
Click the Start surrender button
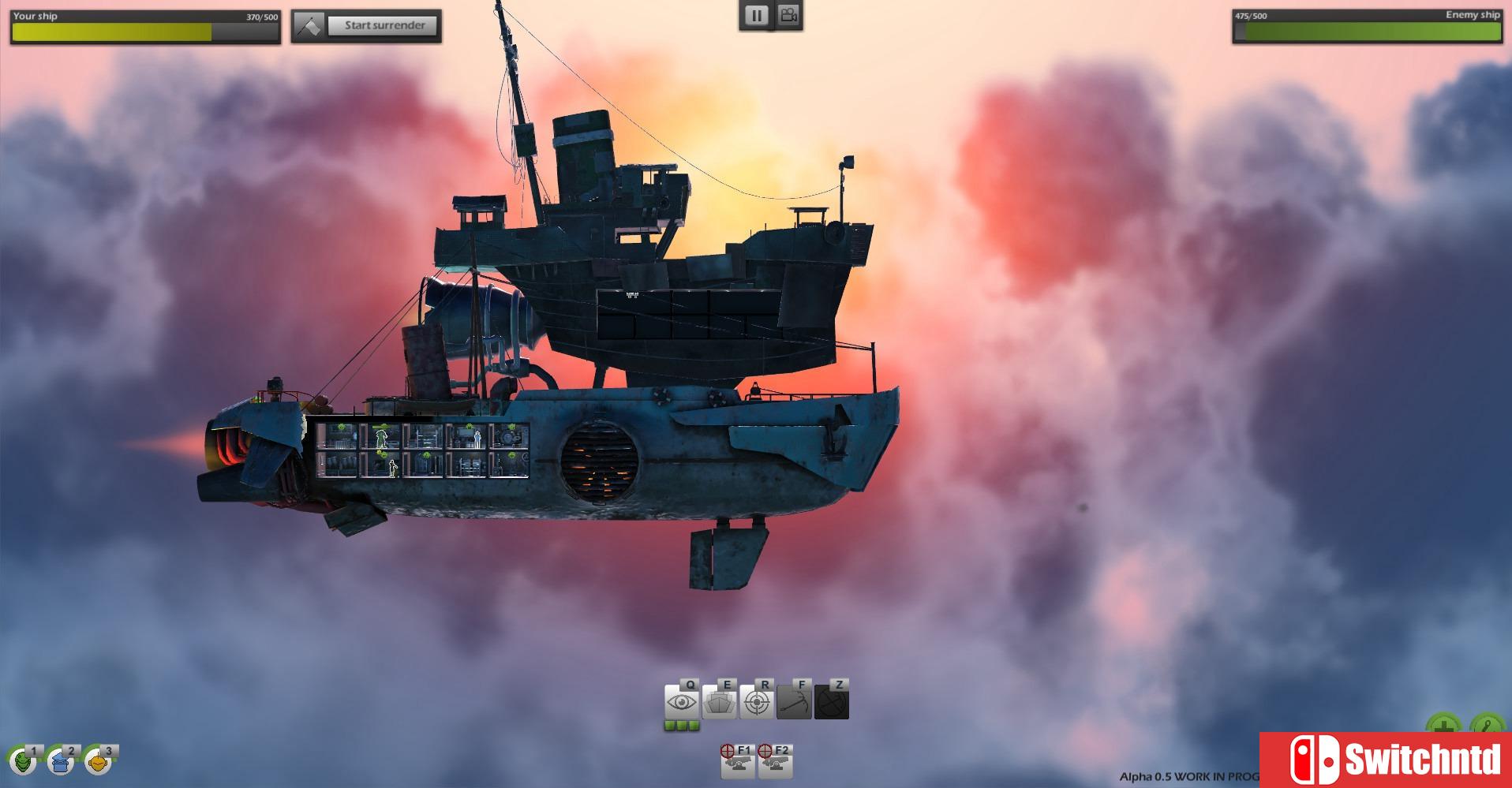click(x=384, y=25)
